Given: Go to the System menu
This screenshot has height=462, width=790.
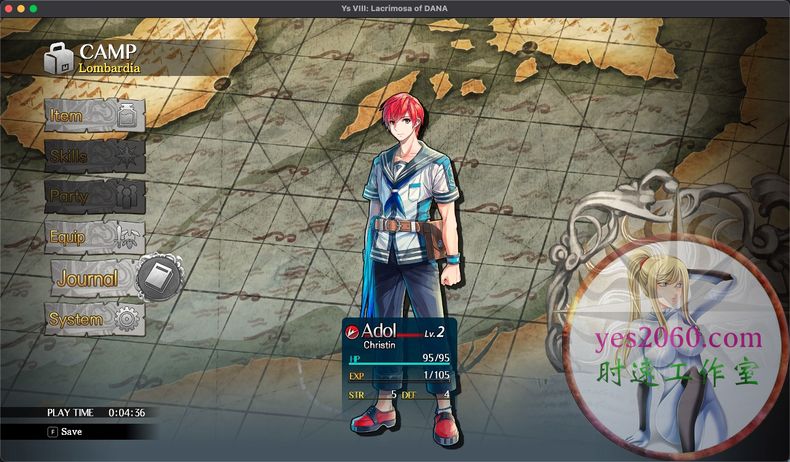Looking at the screenshot, I should [x=94, y=320].
